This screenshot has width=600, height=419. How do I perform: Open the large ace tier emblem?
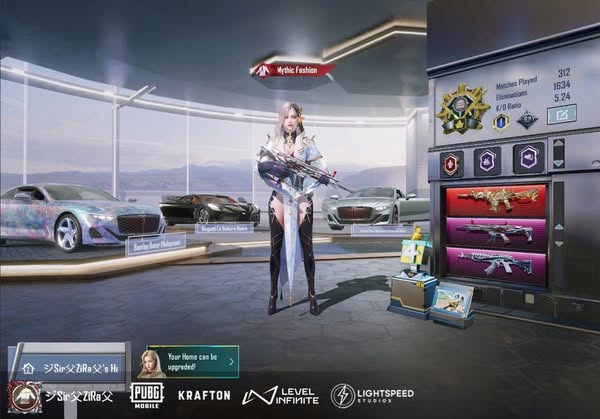click(462, 108)
